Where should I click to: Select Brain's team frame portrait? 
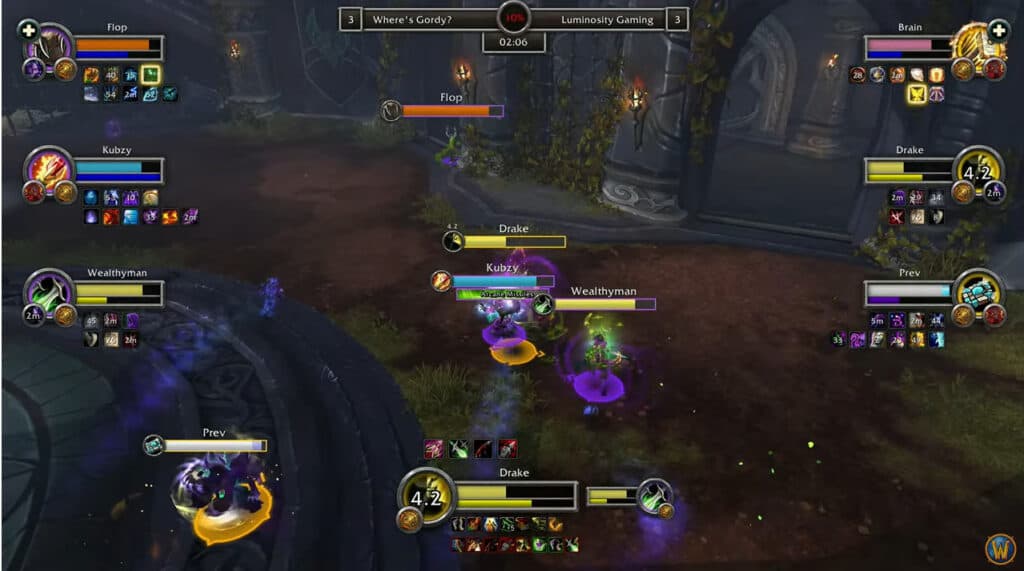click(x=976, y=45)
